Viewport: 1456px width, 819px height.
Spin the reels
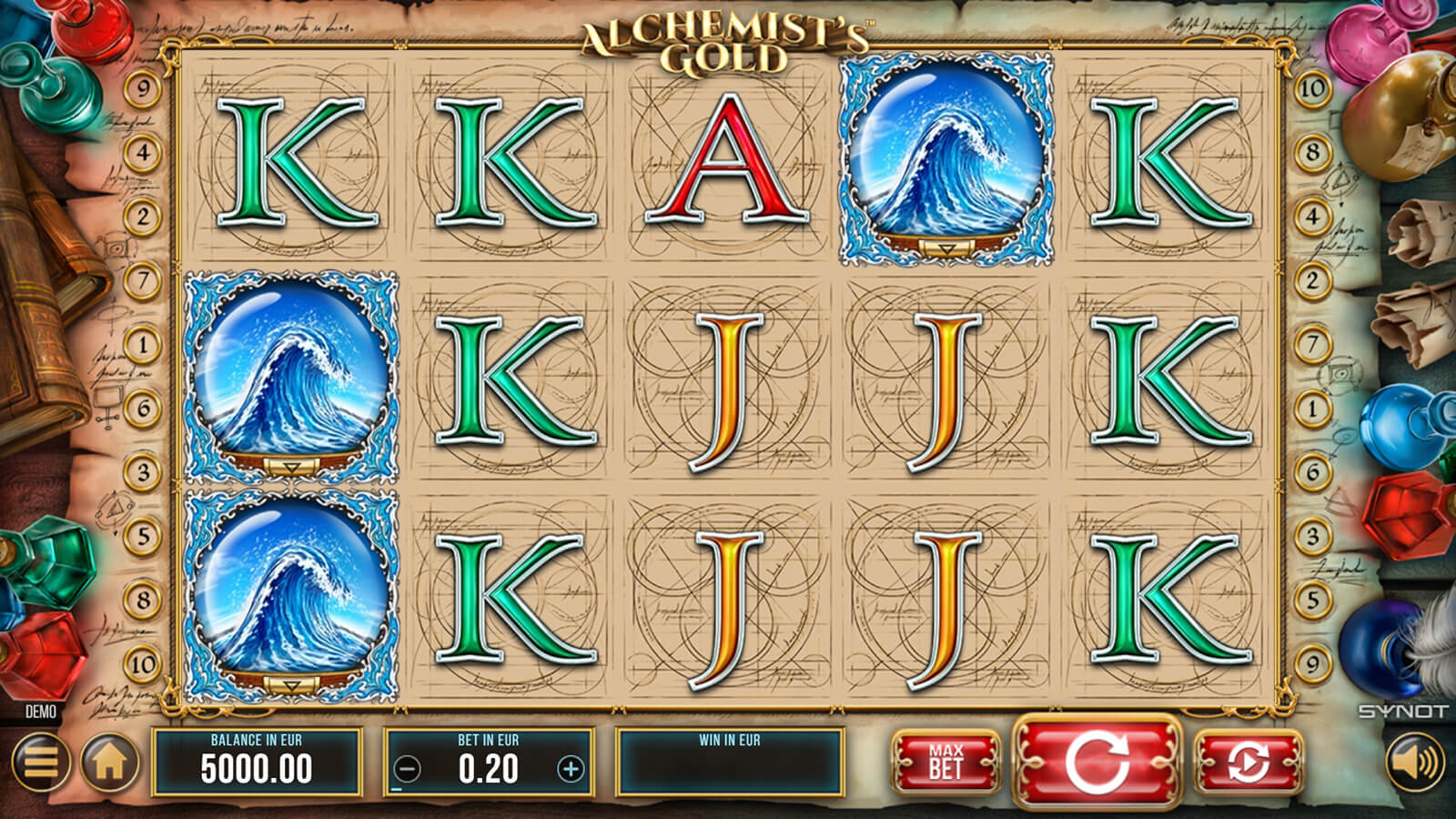tap(1097, 761)
